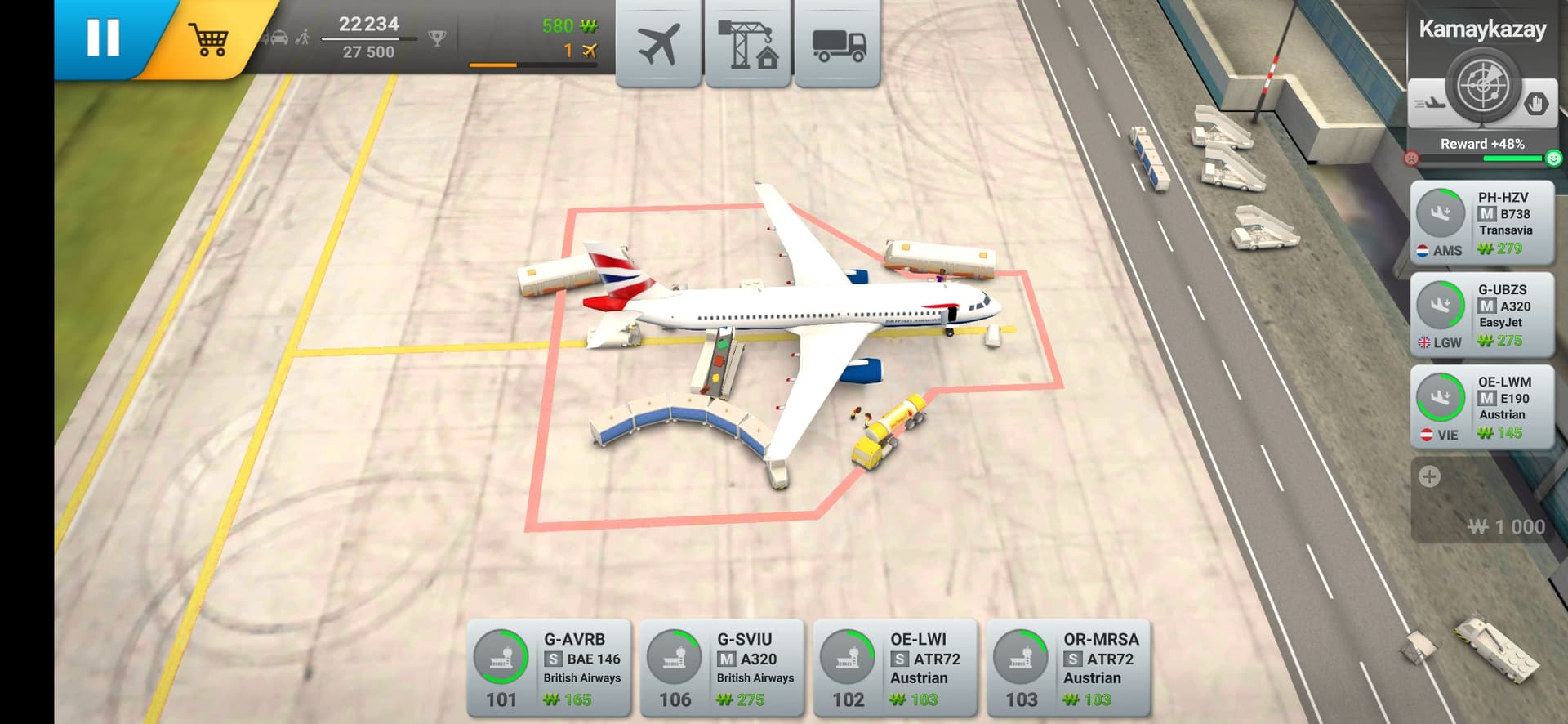The height and width of the screenshot is (724, 1568).
Task: Select the radar button under Kamaykazay
Action: [x=1482, y=87]
